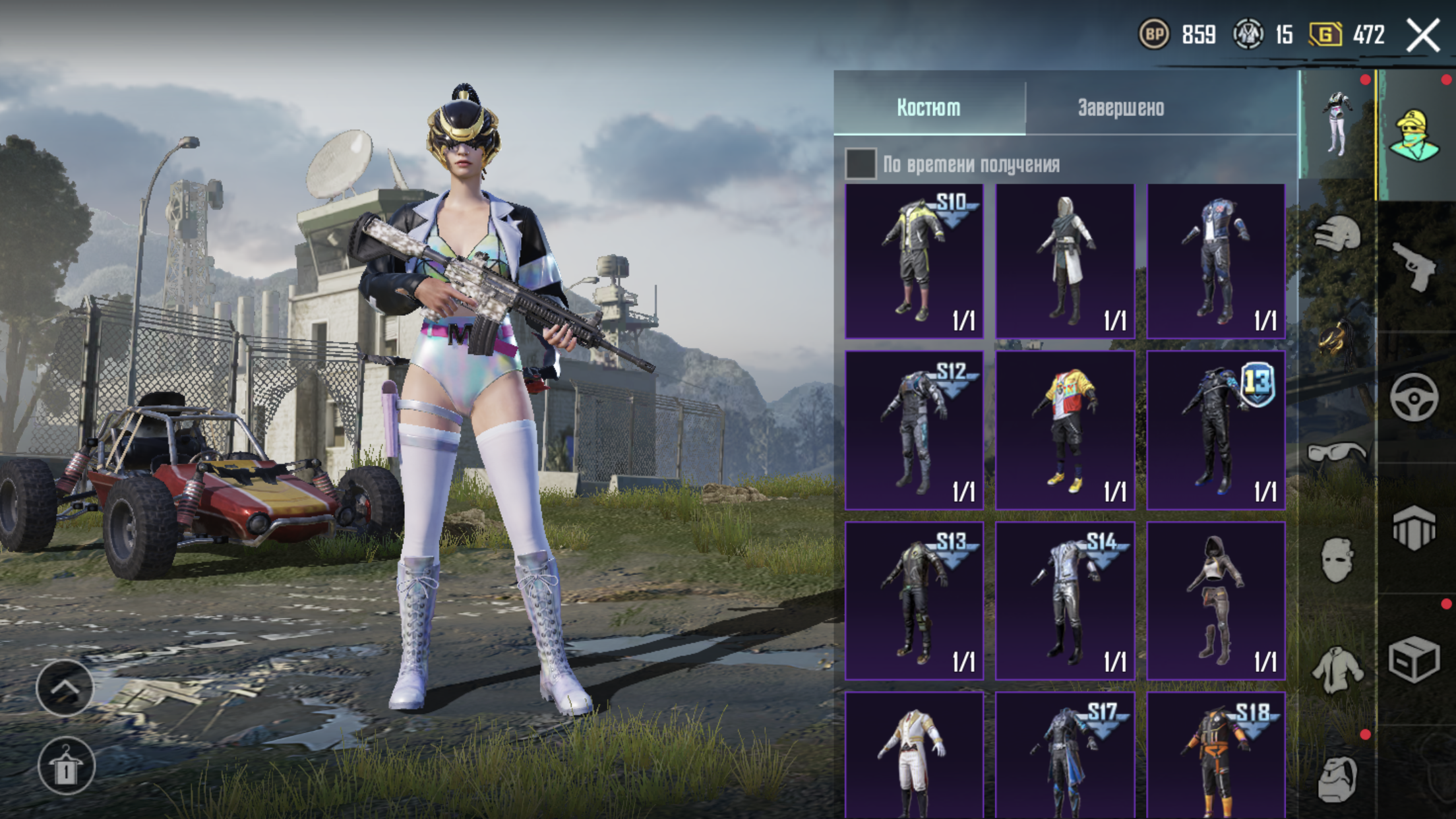Open the vehicle steering wheel category
The image size is (1456, 819).
(x=1414, y=397)
